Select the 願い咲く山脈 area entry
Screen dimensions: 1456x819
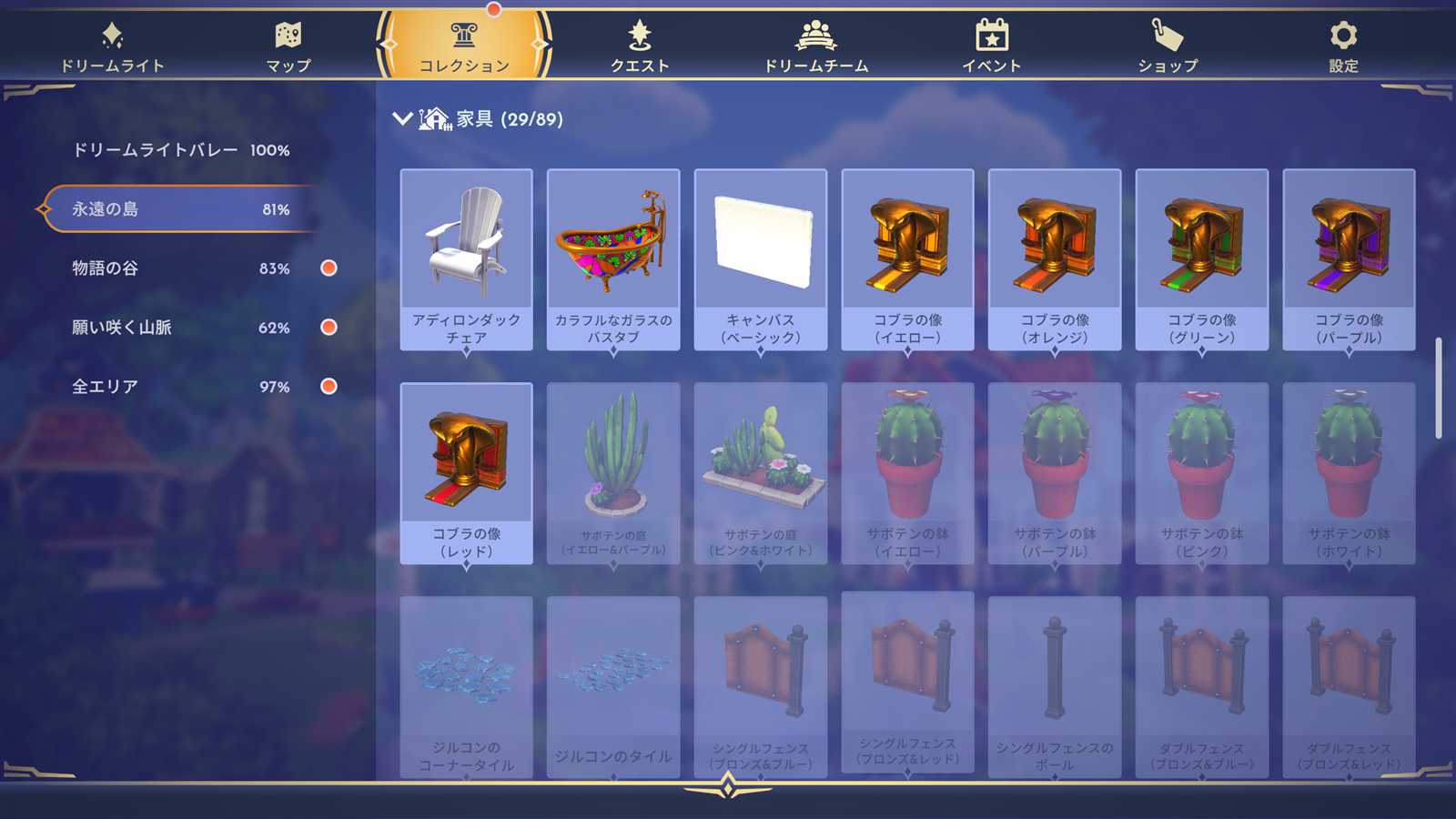tap(180, 328)
